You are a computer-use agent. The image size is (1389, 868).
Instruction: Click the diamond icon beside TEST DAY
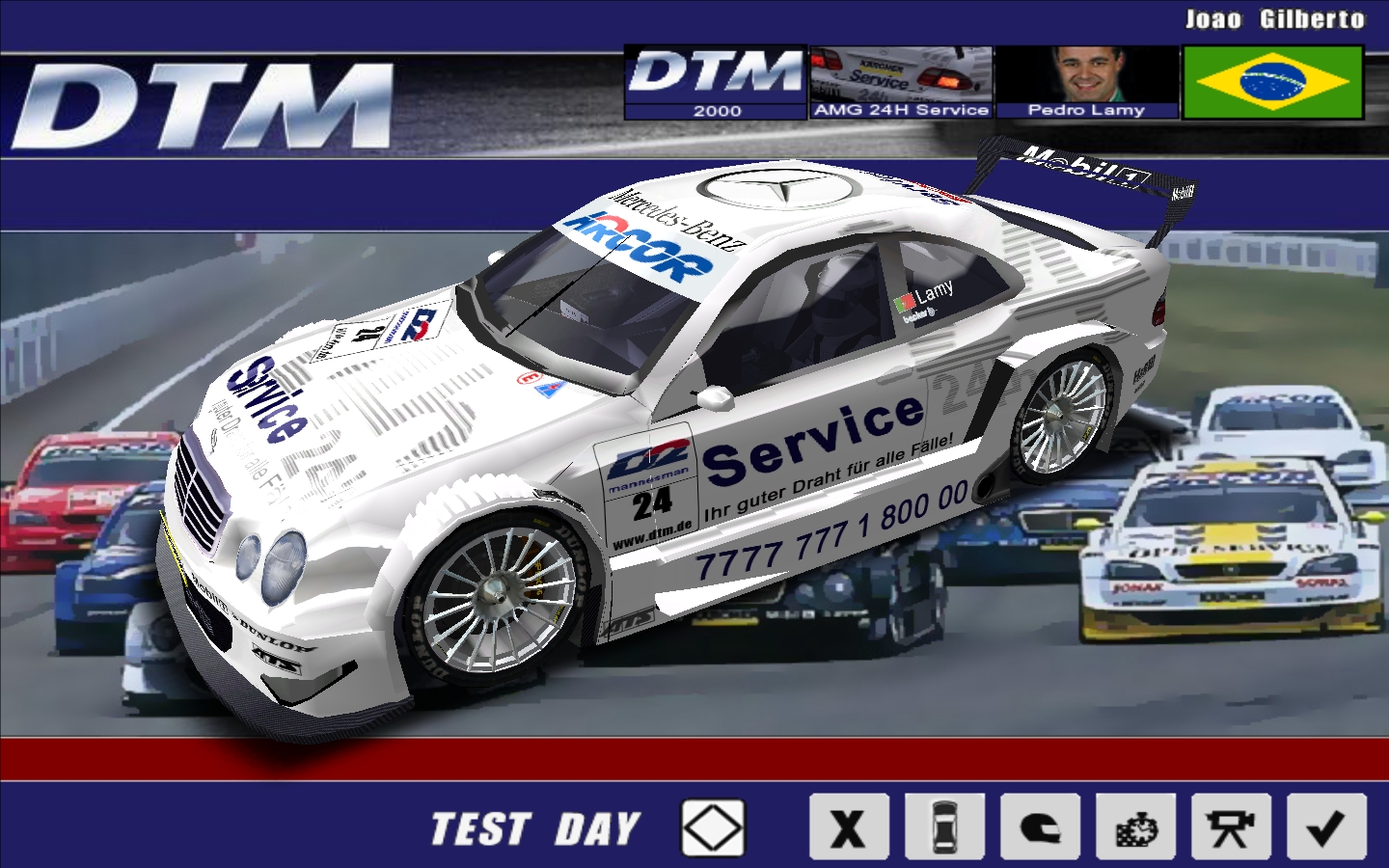point(711,827)
